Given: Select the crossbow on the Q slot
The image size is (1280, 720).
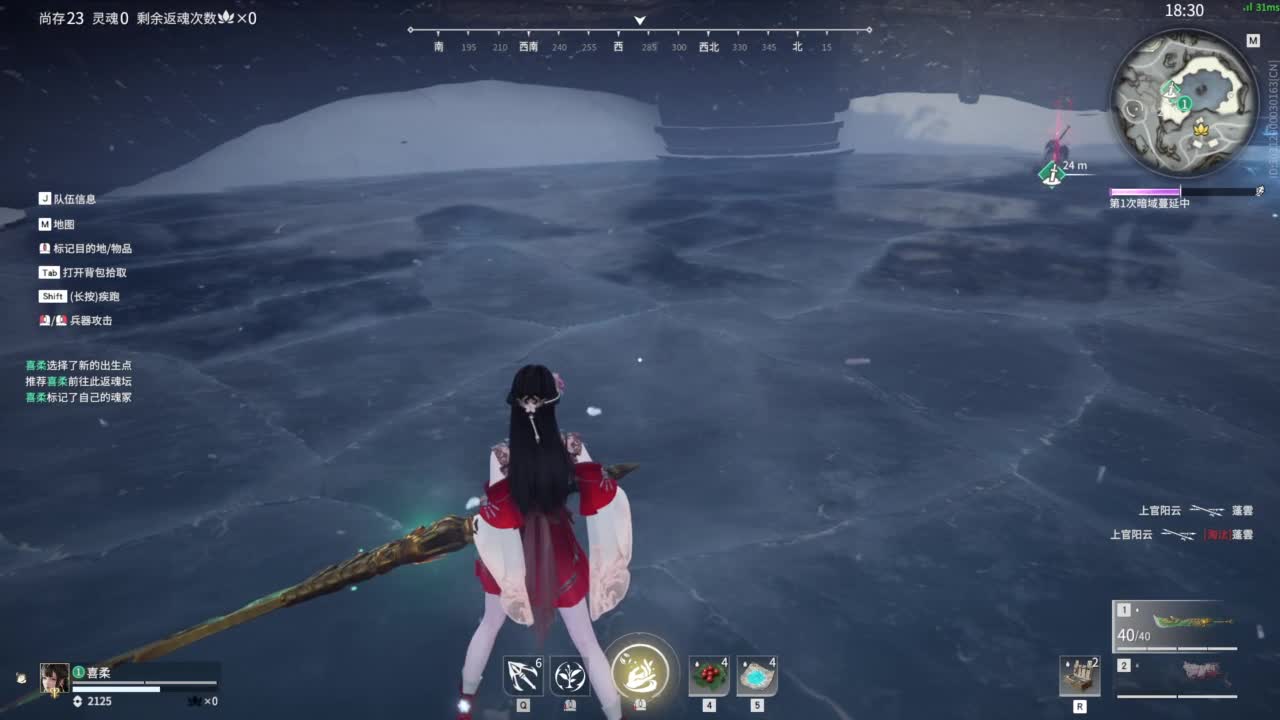Looking at the screenshot, I should pyautogui.click(x=521, y=675).
